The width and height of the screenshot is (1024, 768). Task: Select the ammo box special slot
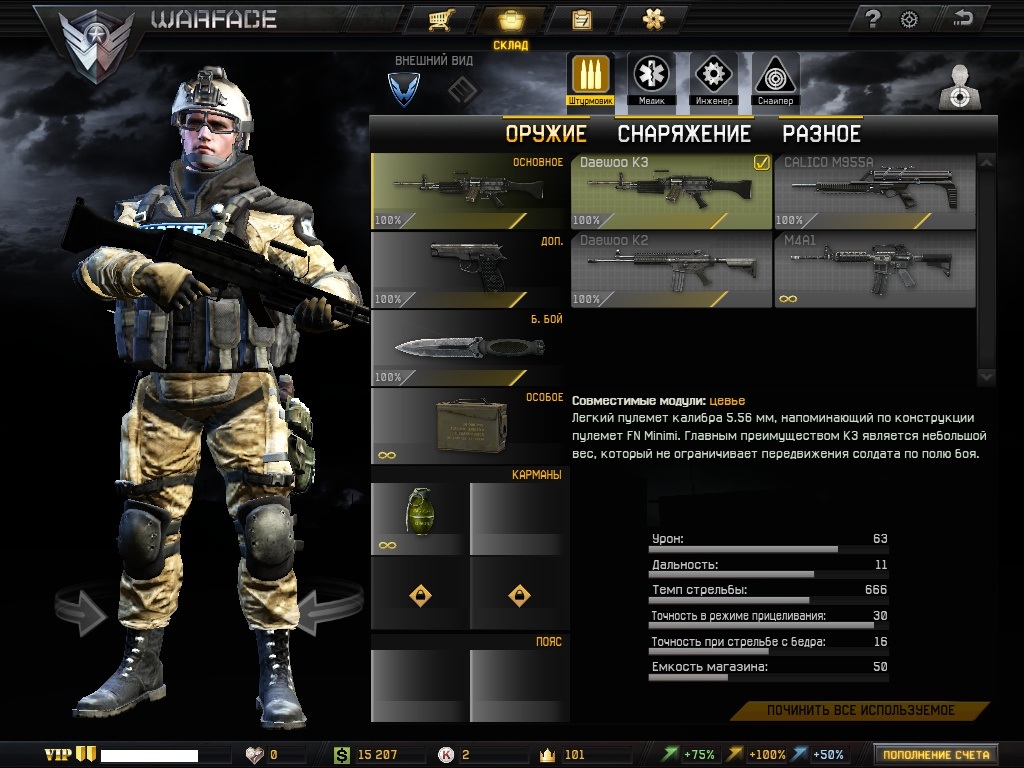click(x=469, y=426)
